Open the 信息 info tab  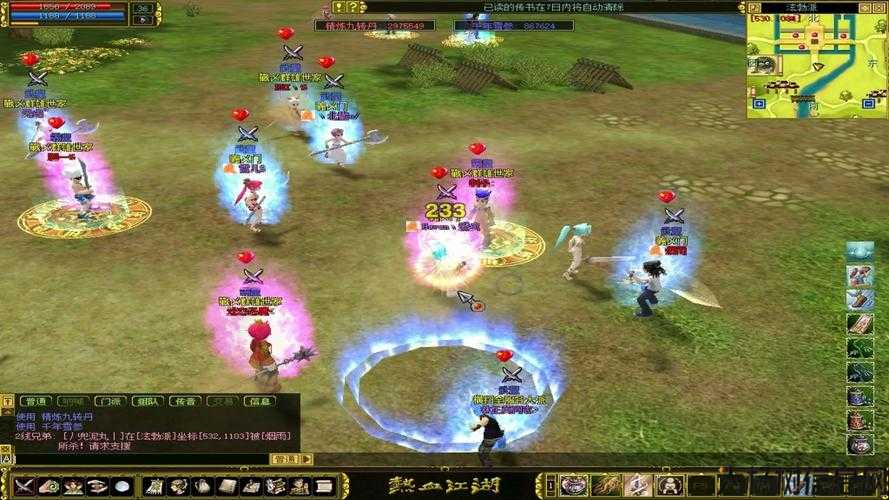258,401
